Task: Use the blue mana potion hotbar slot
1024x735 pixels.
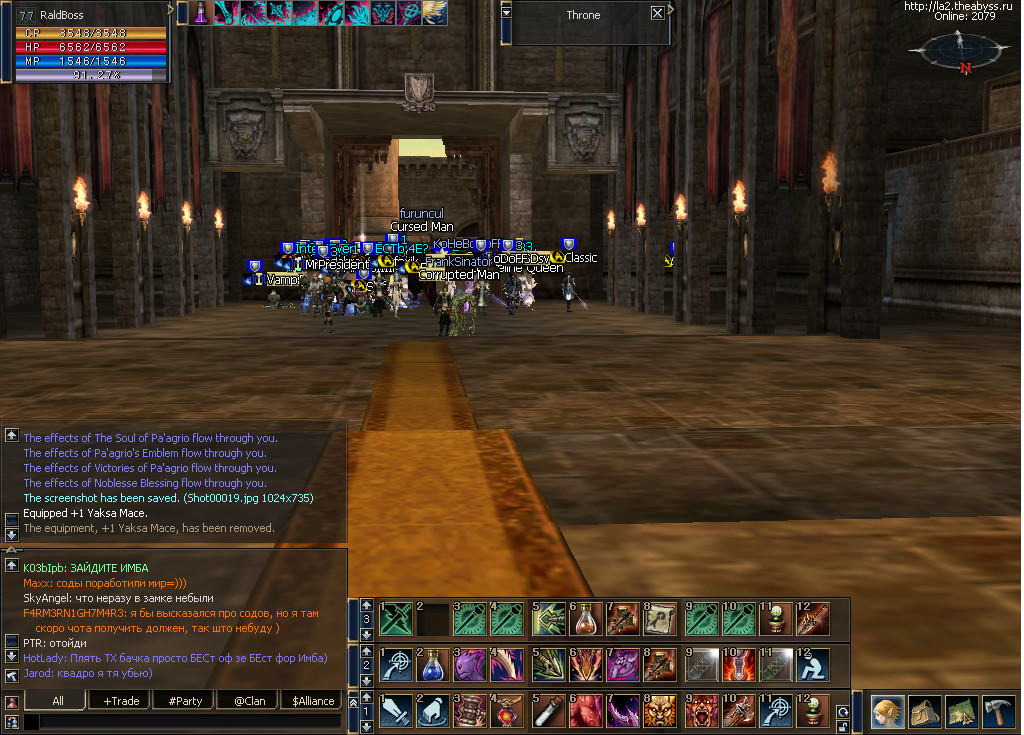Action: click(x=433, y=665)
